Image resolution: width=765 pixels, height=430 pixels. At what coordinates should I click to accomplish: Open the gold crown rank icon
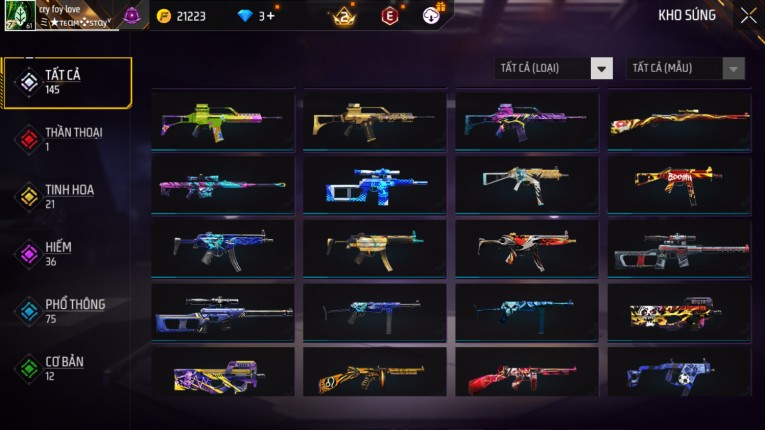345,15
